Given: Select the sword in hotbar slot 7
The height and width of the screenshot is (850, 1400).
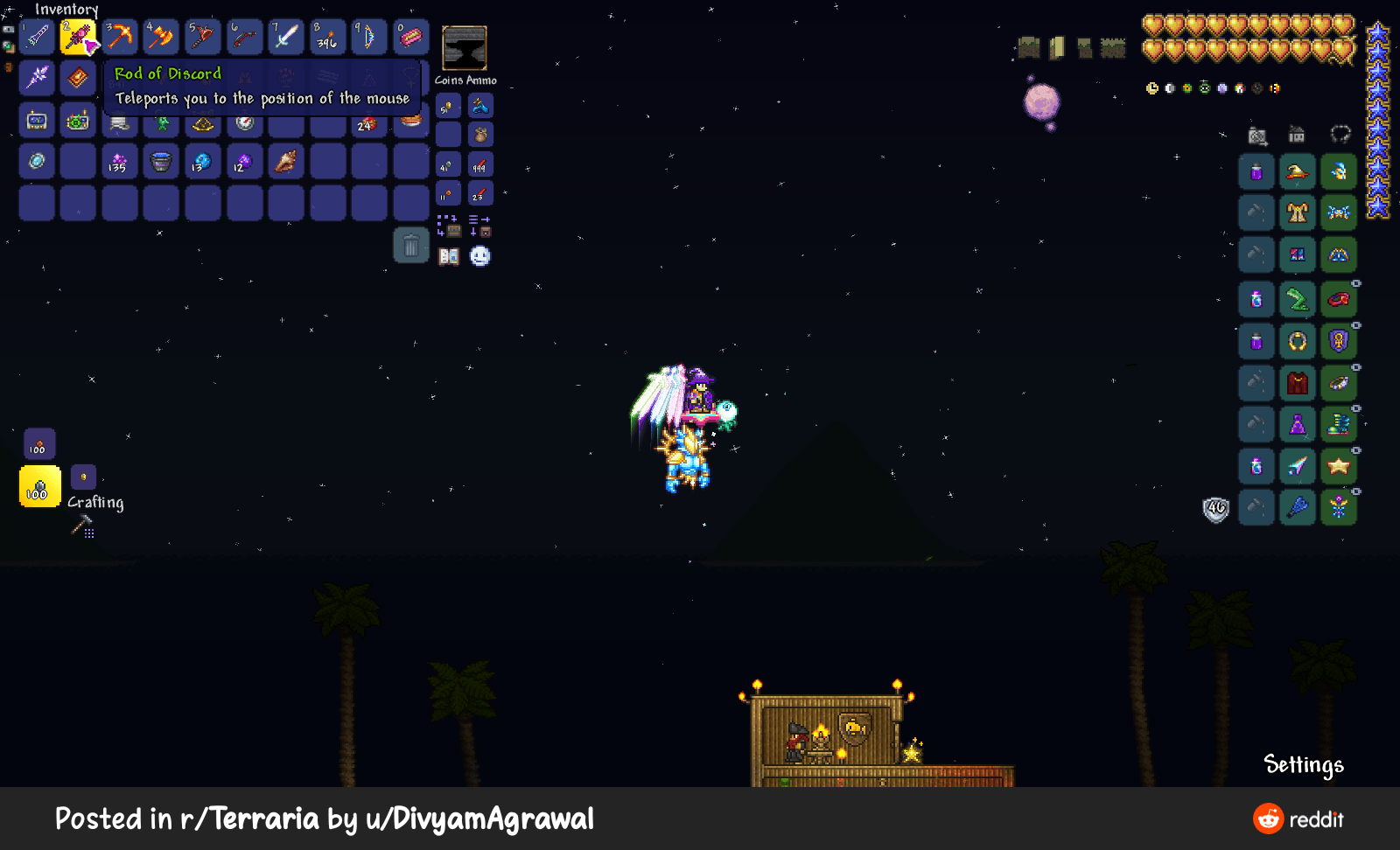Looking at the screenshot, I should [285, 36].
